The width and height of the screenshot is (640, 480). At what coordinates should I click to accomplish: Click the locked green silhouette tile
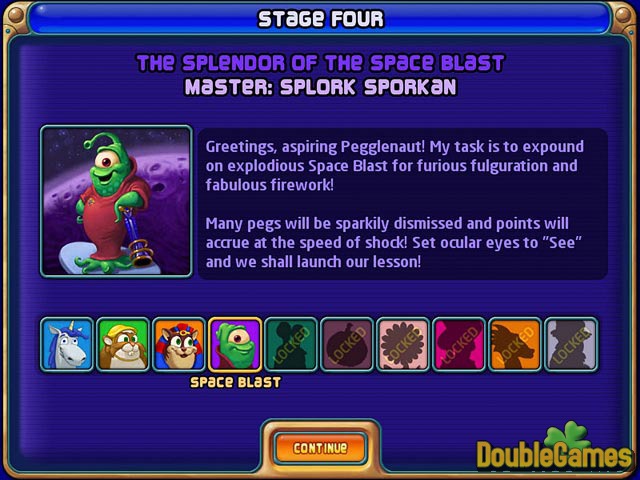(x=291, y=345)
